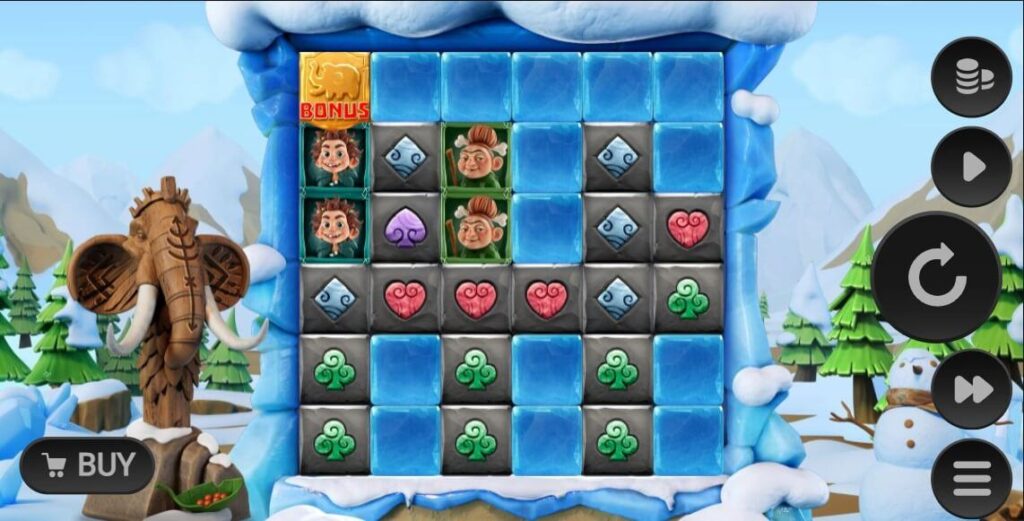Image resolution: width=1024 pixels, height=521 pixels.
Task: Open the coin stack bet settings
Action: [971, 77]
